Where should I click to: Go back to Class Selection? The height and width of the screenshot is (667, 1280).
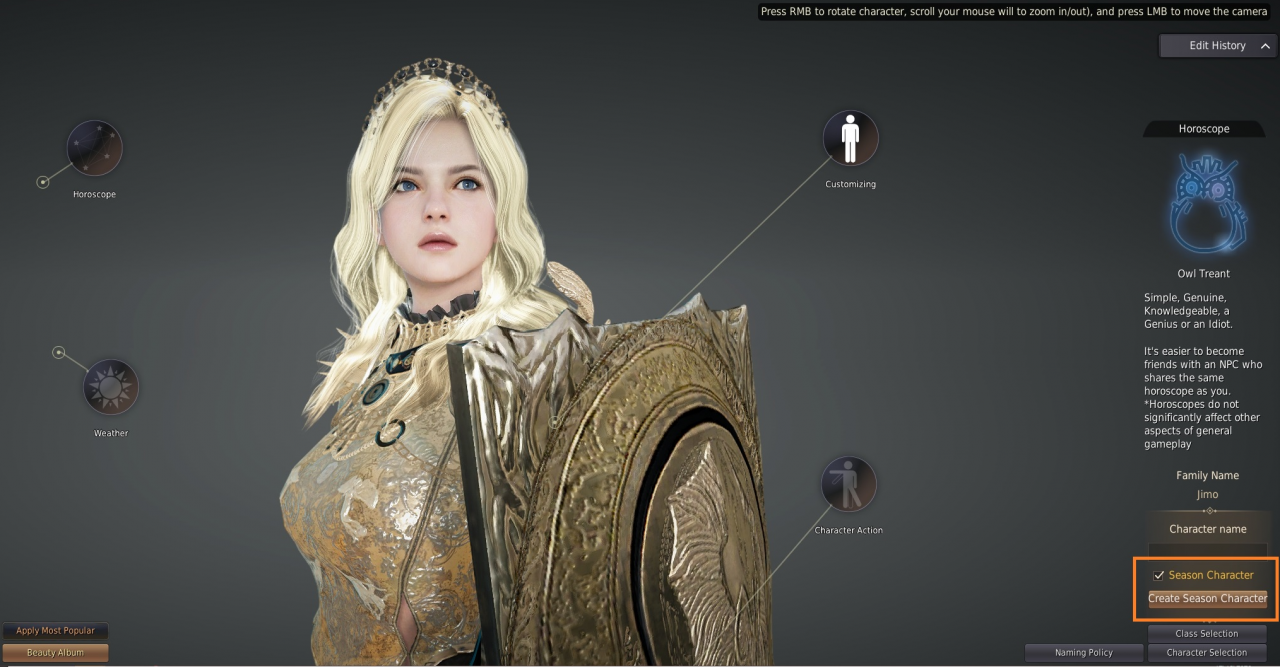tap(1207, 633)
